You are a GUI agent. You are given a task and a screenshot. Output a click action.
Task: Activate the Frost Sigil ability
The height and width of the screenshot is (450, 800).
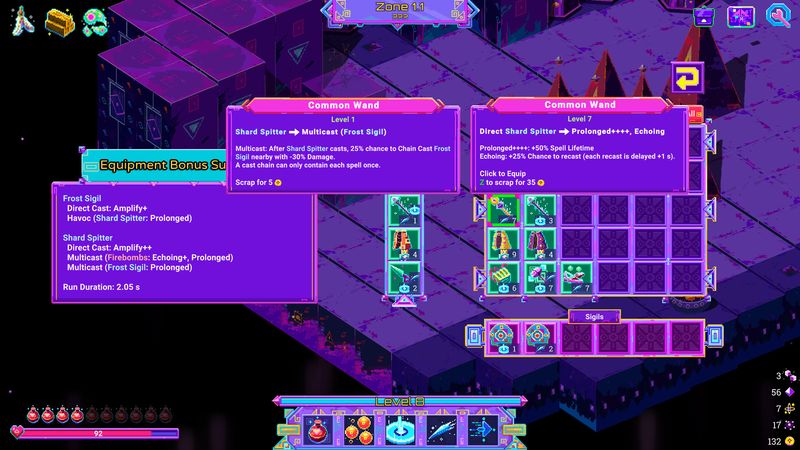coord(400,428)
